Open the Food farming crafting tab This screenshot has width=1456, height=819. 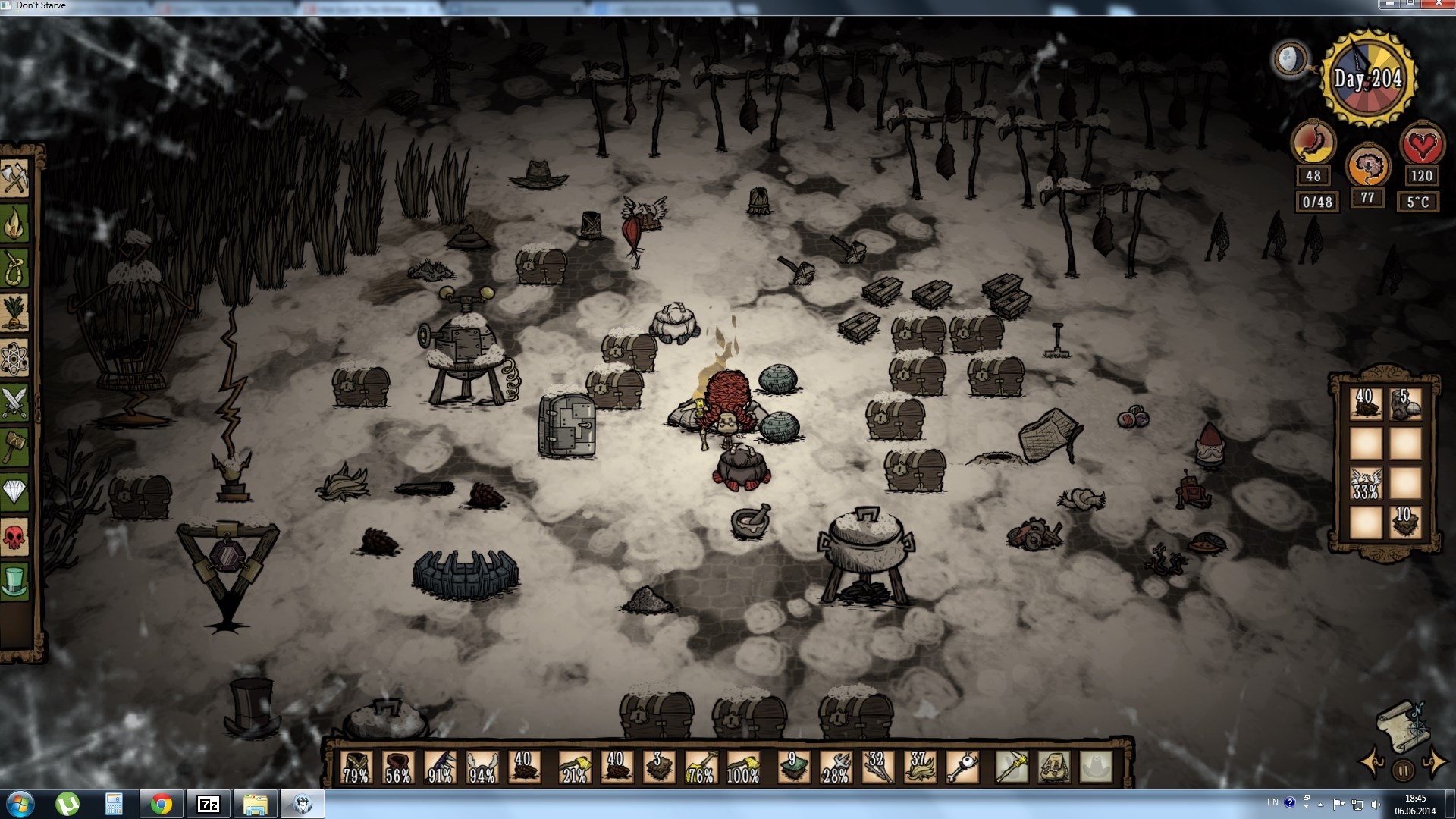pyautogui.click(x=15, y=312)
